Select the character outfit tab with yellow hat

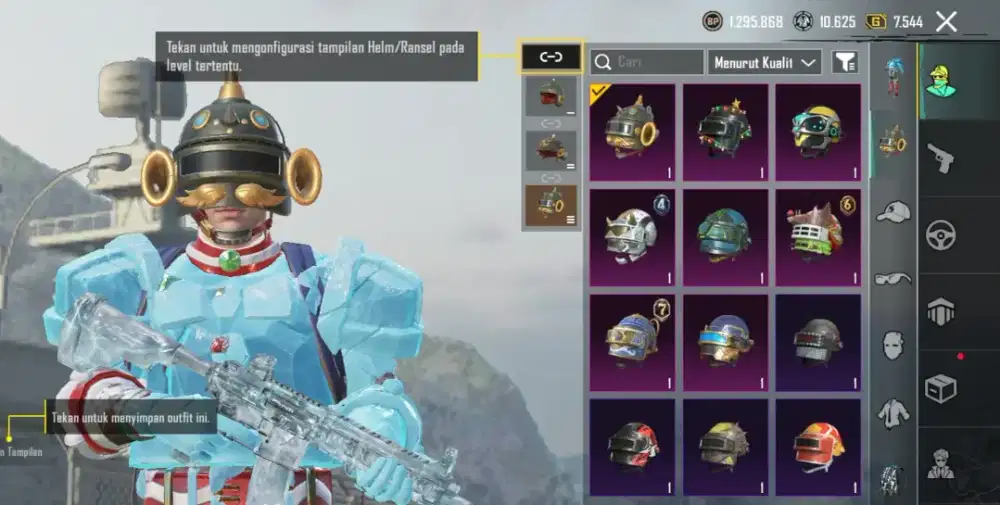point(940,80)
